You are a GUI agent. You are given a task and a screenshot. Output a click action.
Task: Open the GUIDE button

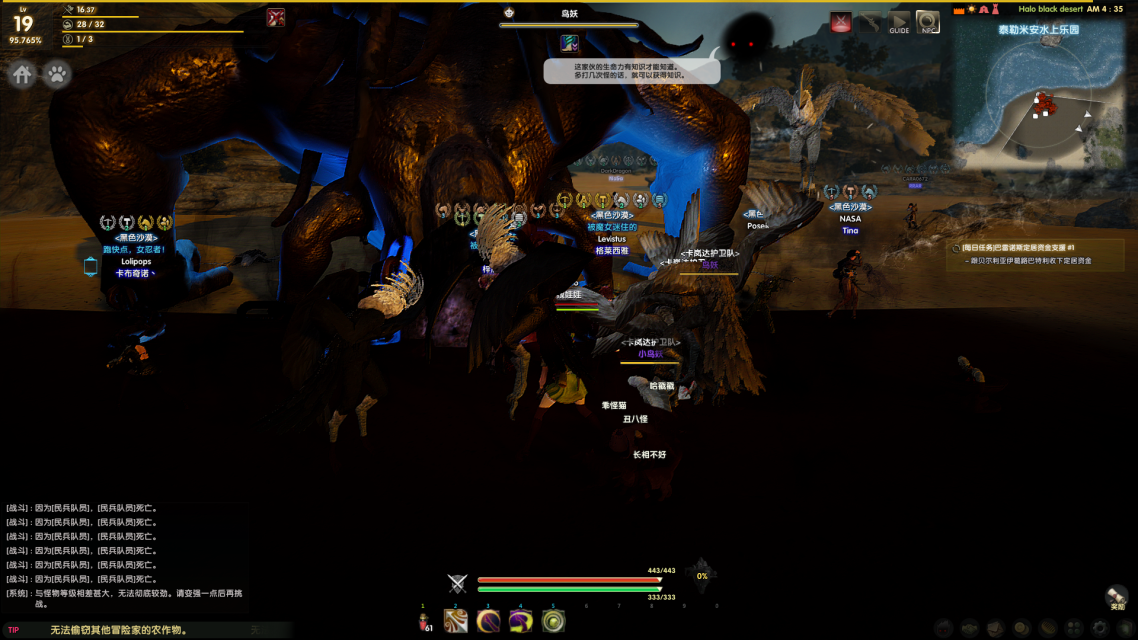point(899,22)
